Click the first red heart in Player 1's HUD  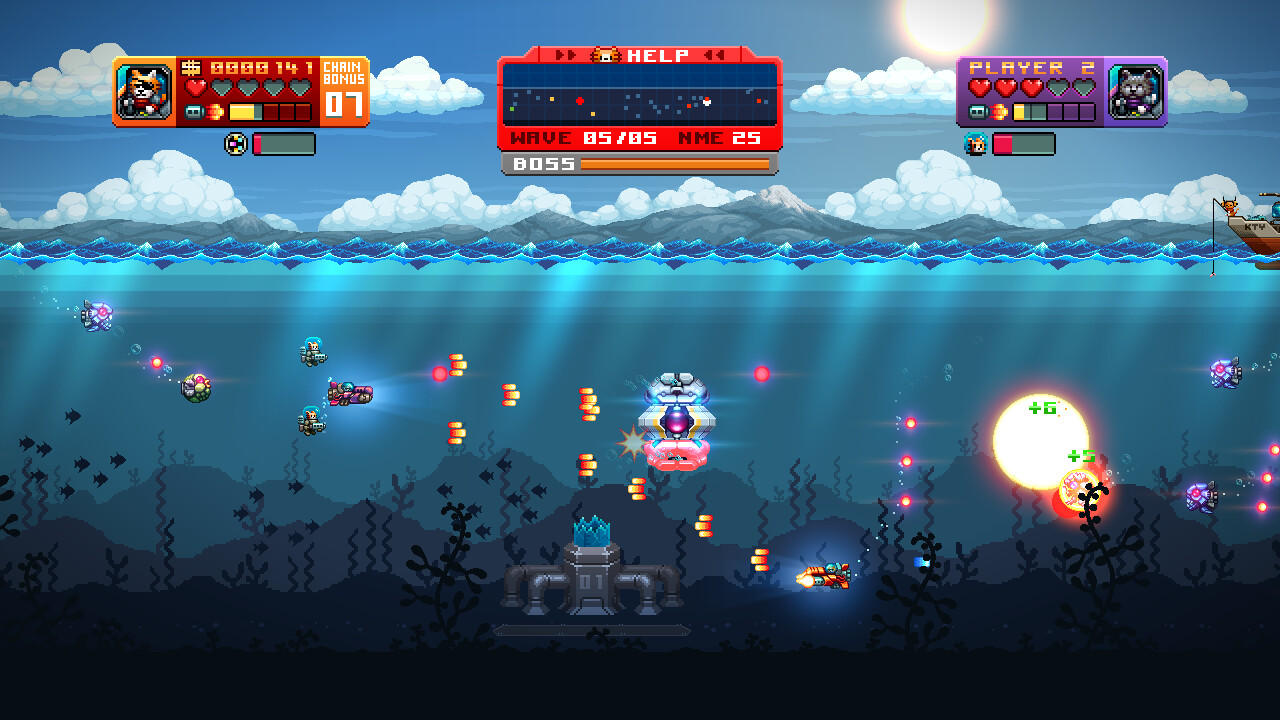195,88
